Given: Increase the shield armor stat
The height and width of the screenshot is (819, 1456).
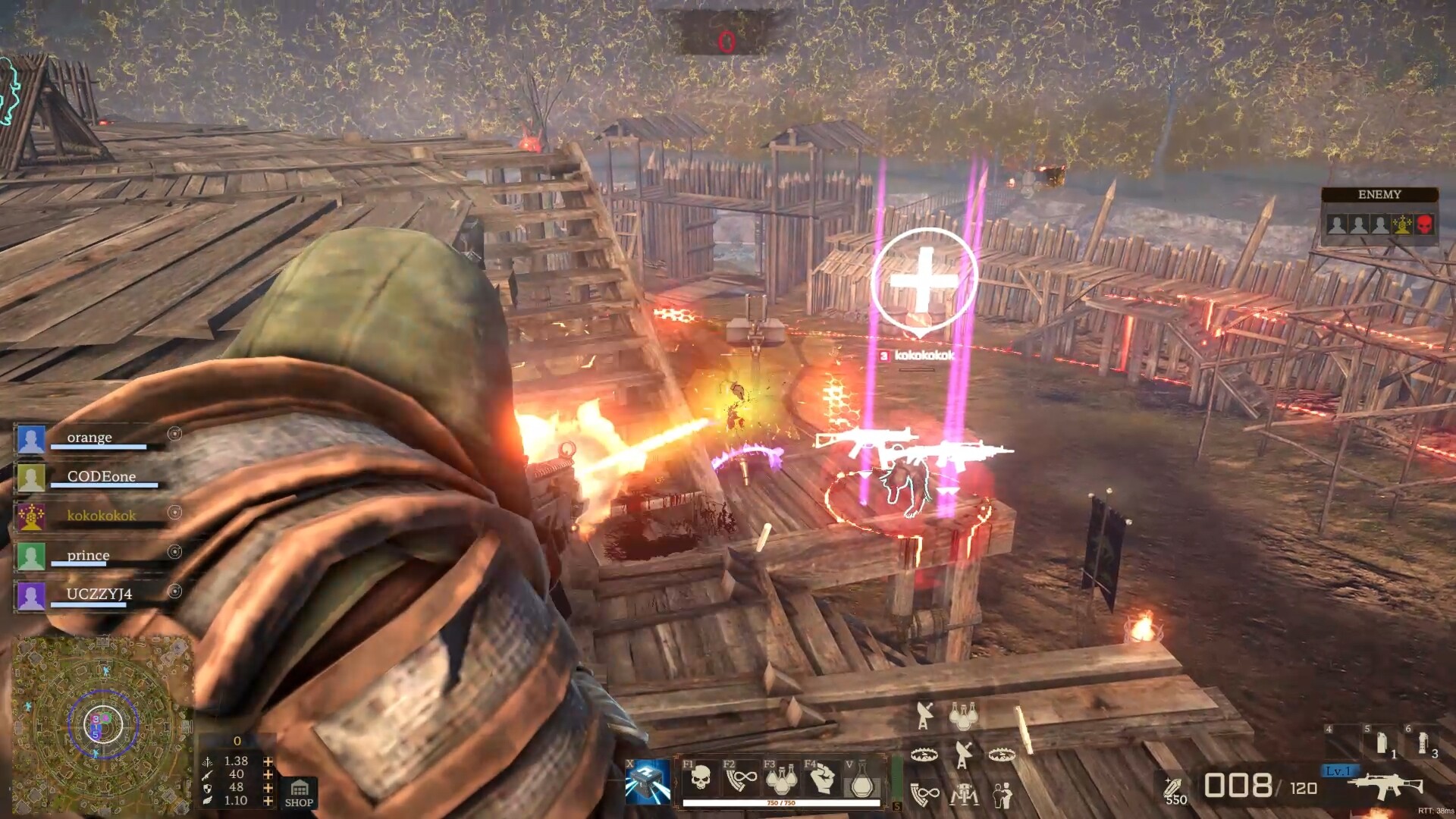Looking at the screenshot, I should (x=268, y=787).
